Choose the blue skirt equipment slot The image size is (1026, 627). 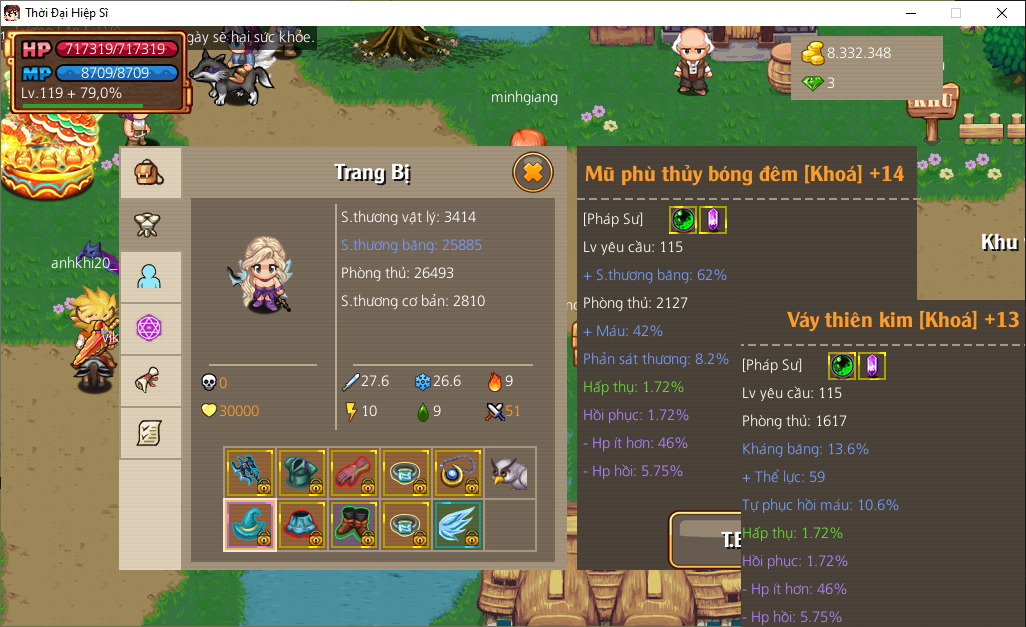point(302,525)
